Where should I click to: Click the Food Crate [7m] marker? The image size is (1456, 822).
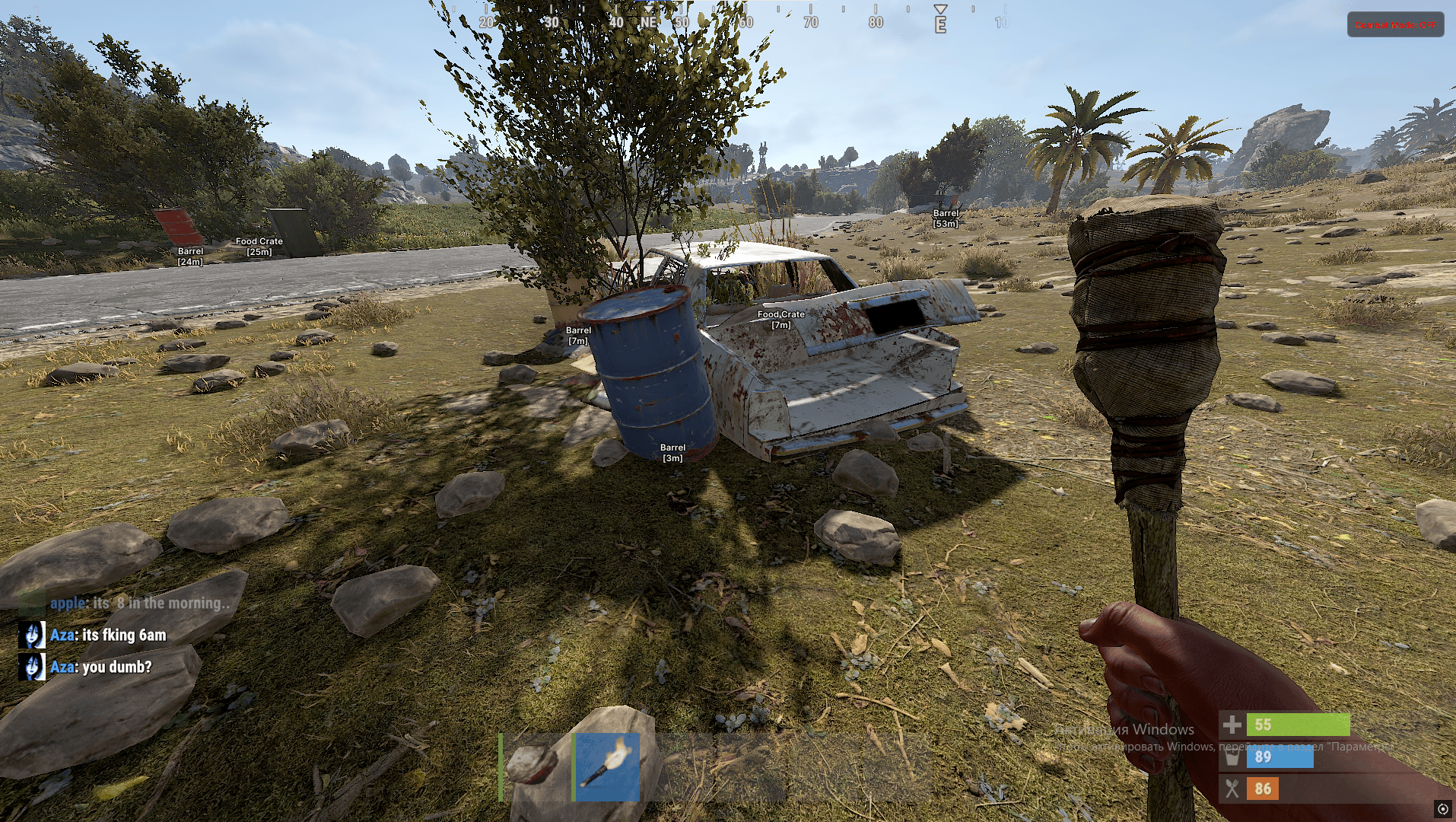[780, 319]
